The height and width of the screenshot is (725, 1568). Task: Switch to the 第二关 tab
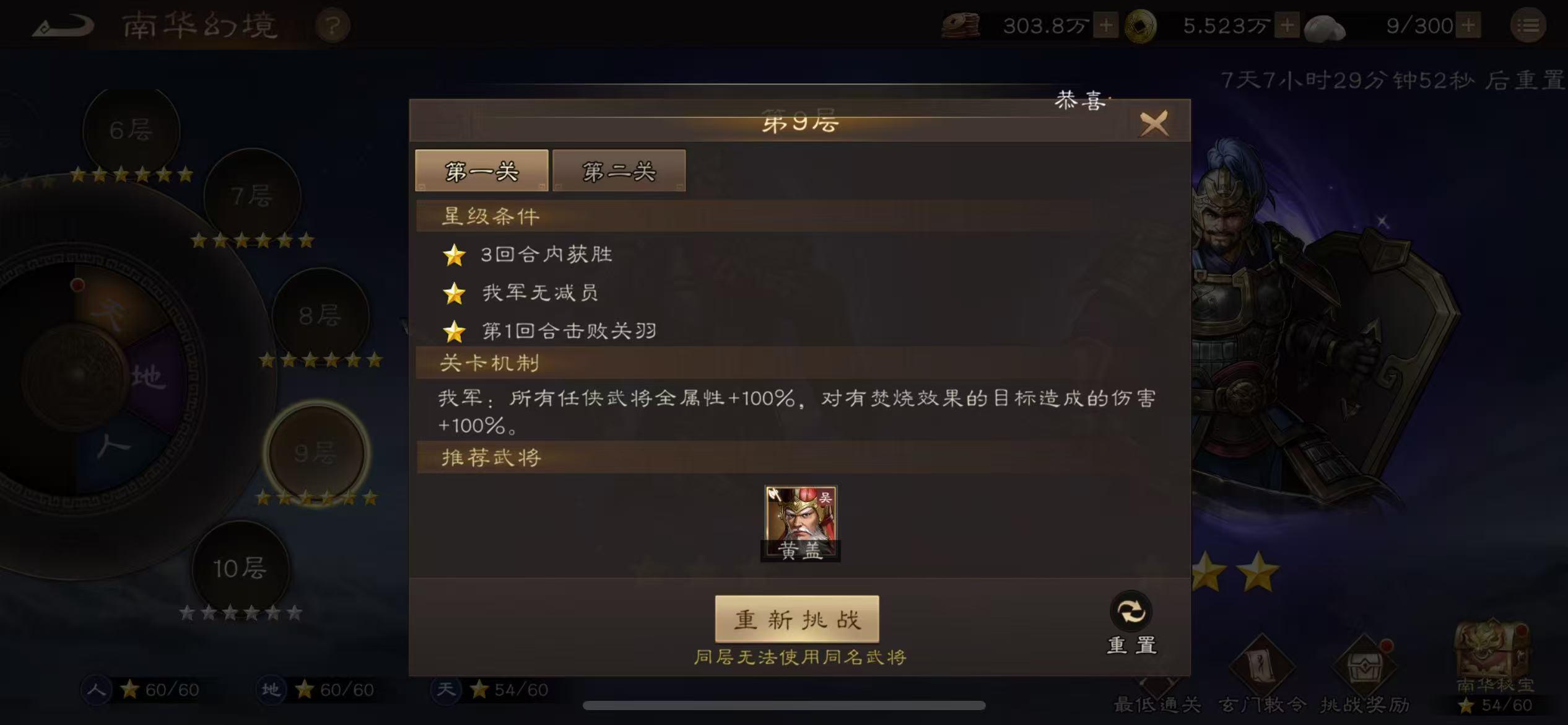(x=619, y=170)
